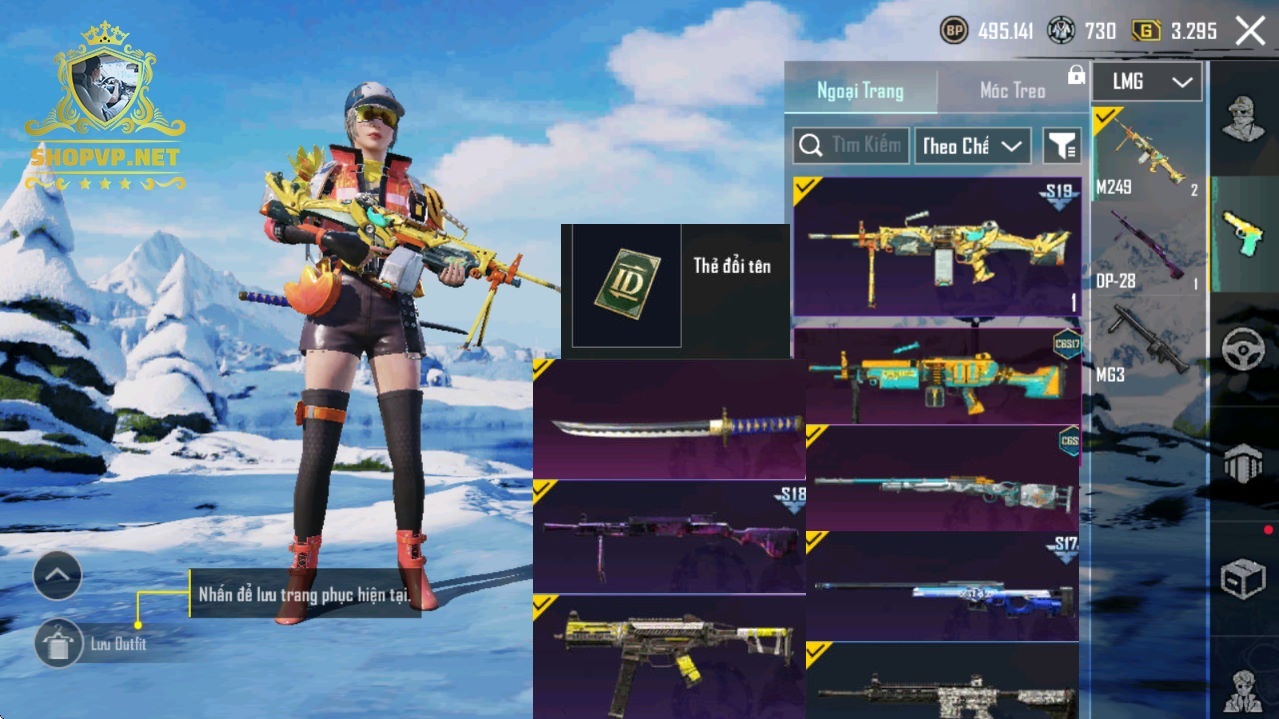Screen dimensions: 1279x719
Task: Open the pistol weapon category icon
Action: coord(1243,233)
